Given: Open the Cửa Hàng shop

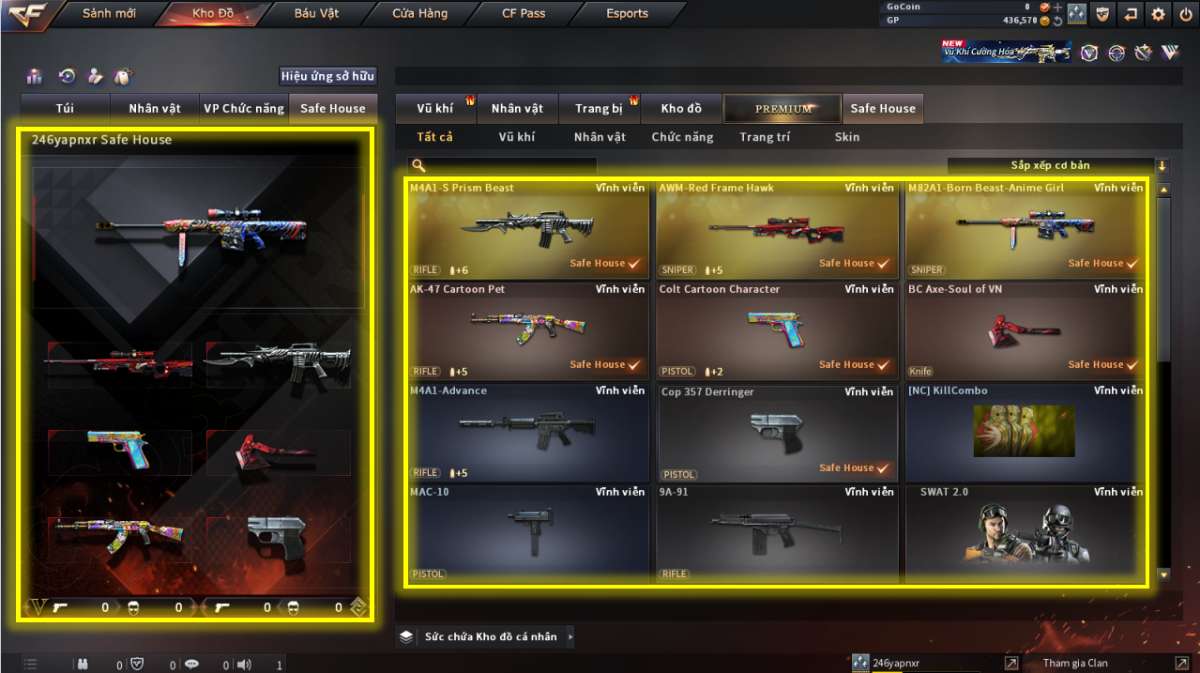Looking at the screenshot, I should (x=420, y=14).
